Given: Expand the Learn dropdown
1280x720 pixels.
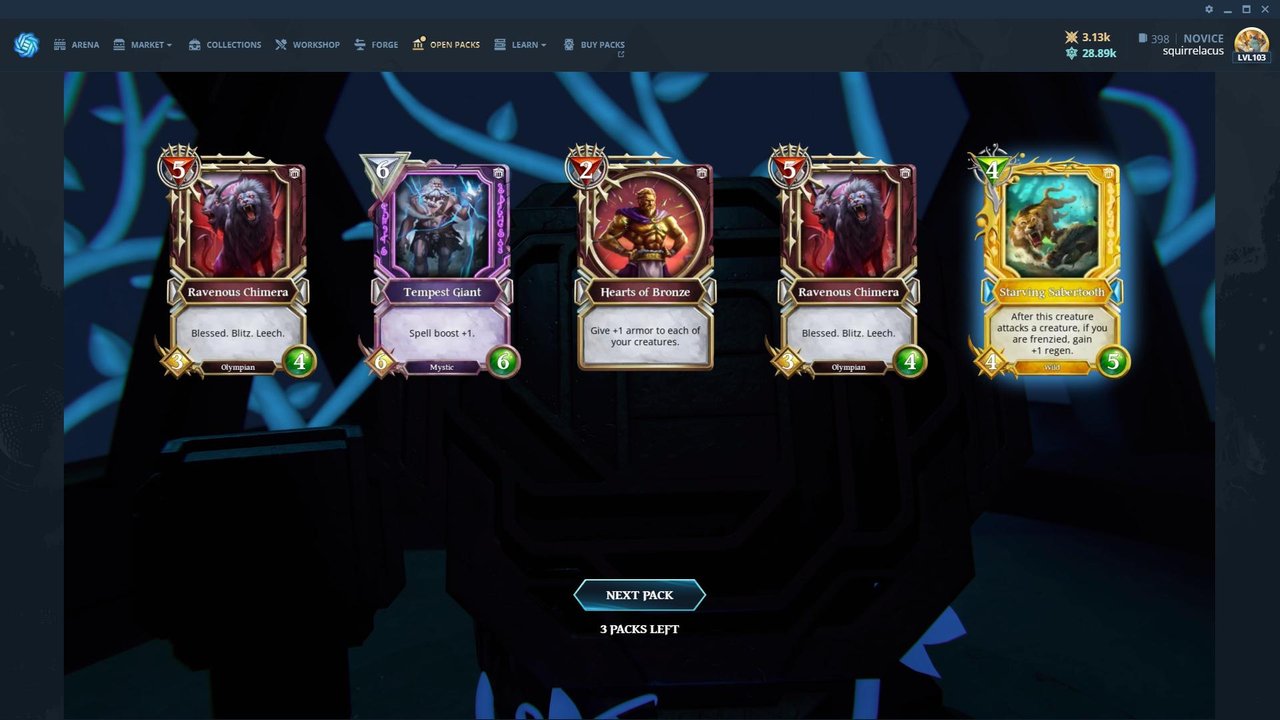Looking at the screenshot, I should point(521,45).
